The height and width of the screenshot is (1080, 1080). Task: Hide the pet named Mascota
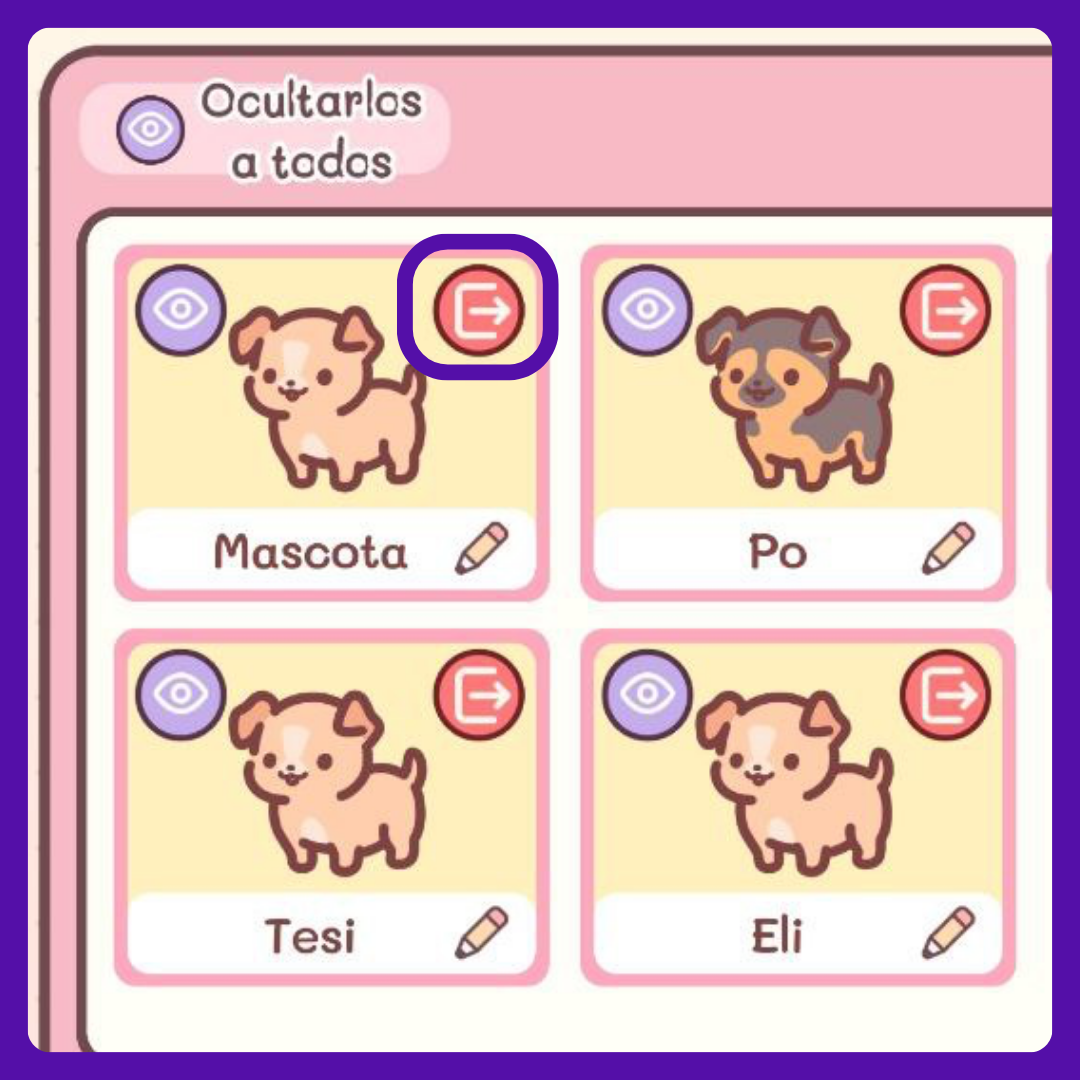[x=180, y=309]
